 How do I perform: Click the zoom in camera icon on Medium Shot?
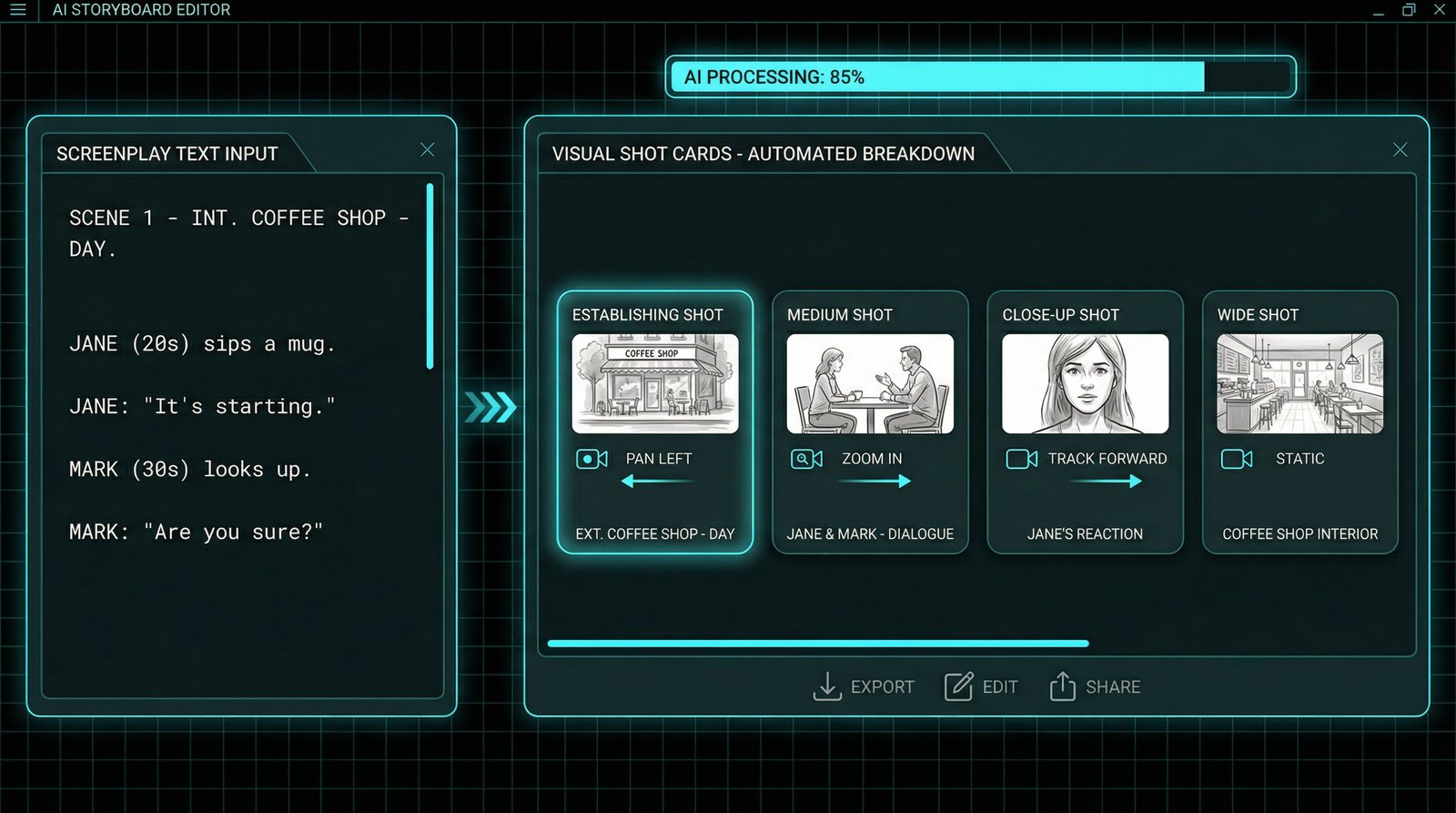pos(805,459)
